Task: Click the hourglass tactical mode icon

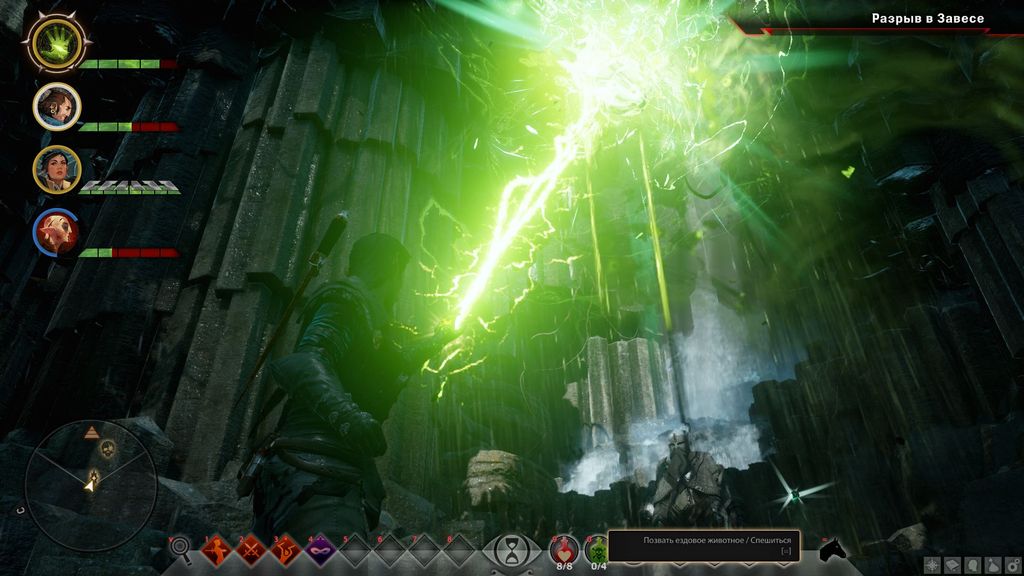Action: 512,549
